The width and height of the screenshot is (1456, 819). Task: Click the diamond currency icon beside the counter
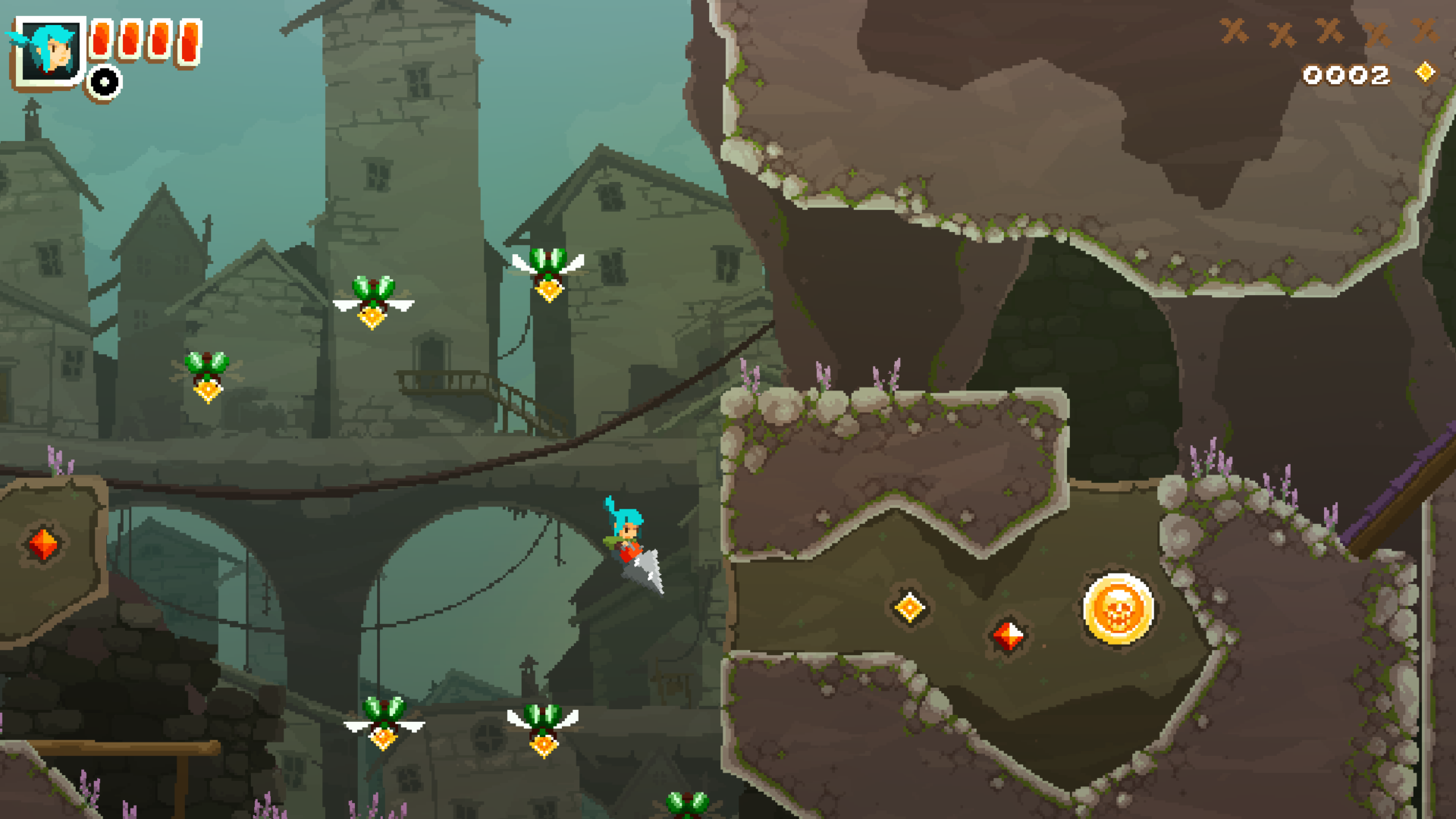[1424, 73]
